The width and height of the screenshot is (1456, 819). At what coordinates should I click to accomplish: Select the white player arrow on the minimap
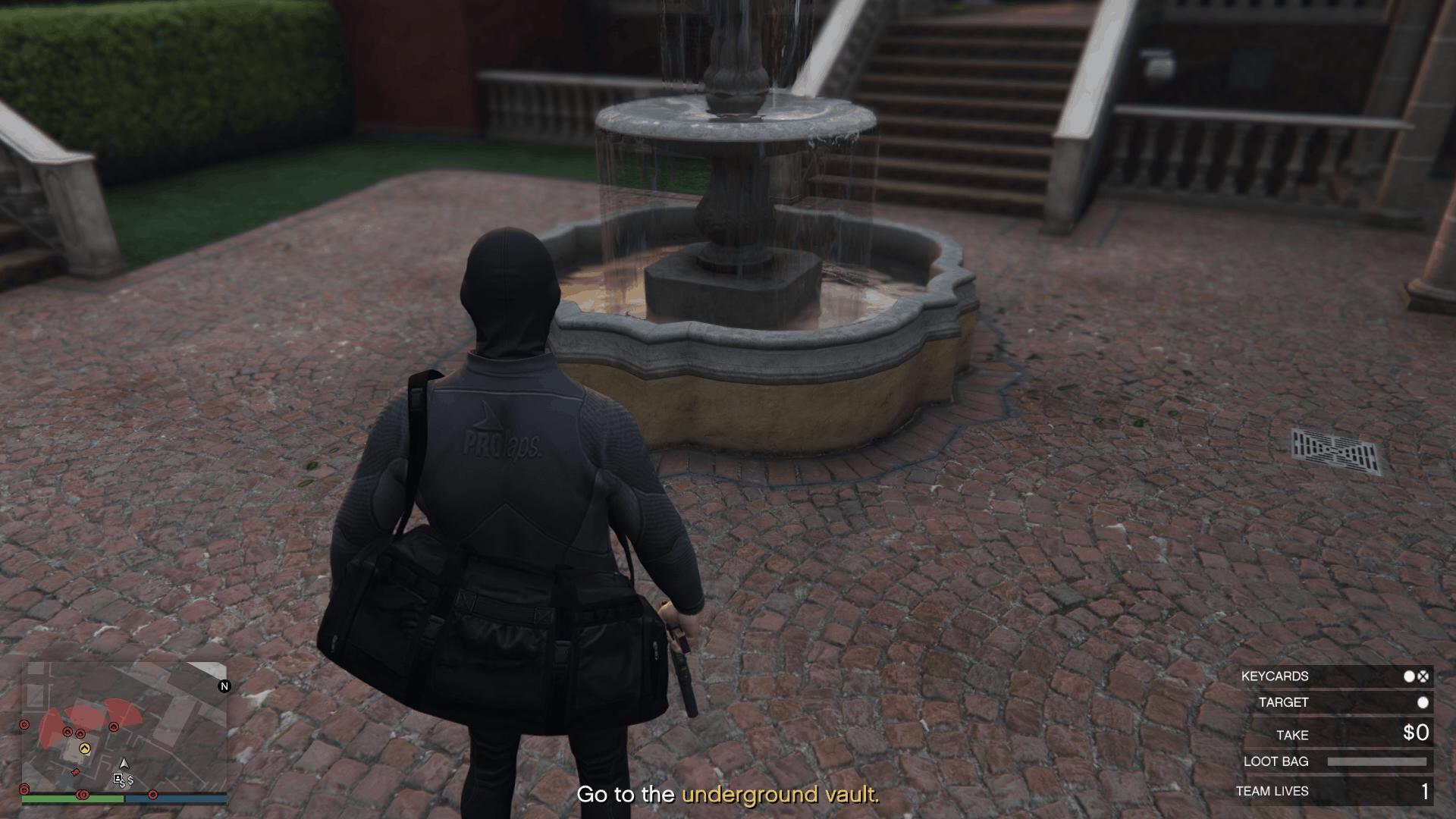124,764
